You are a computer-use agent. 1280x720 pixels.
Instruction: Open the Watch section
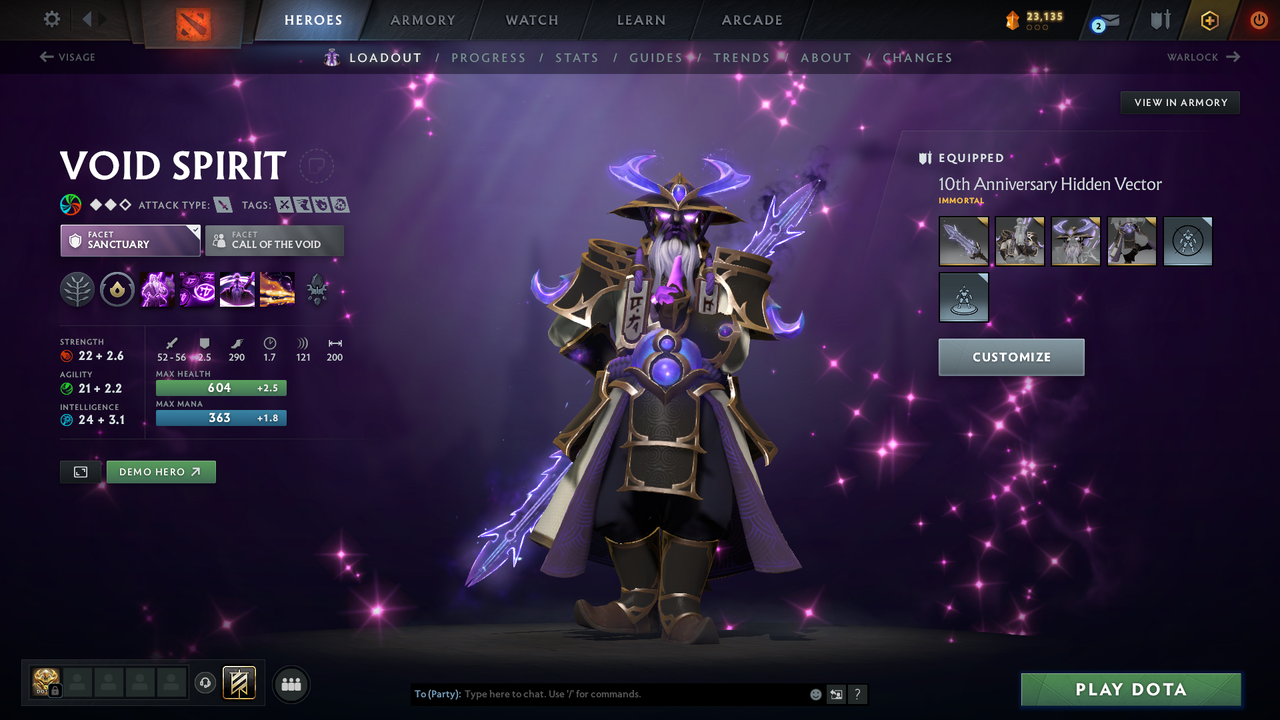tap(531, 20)
